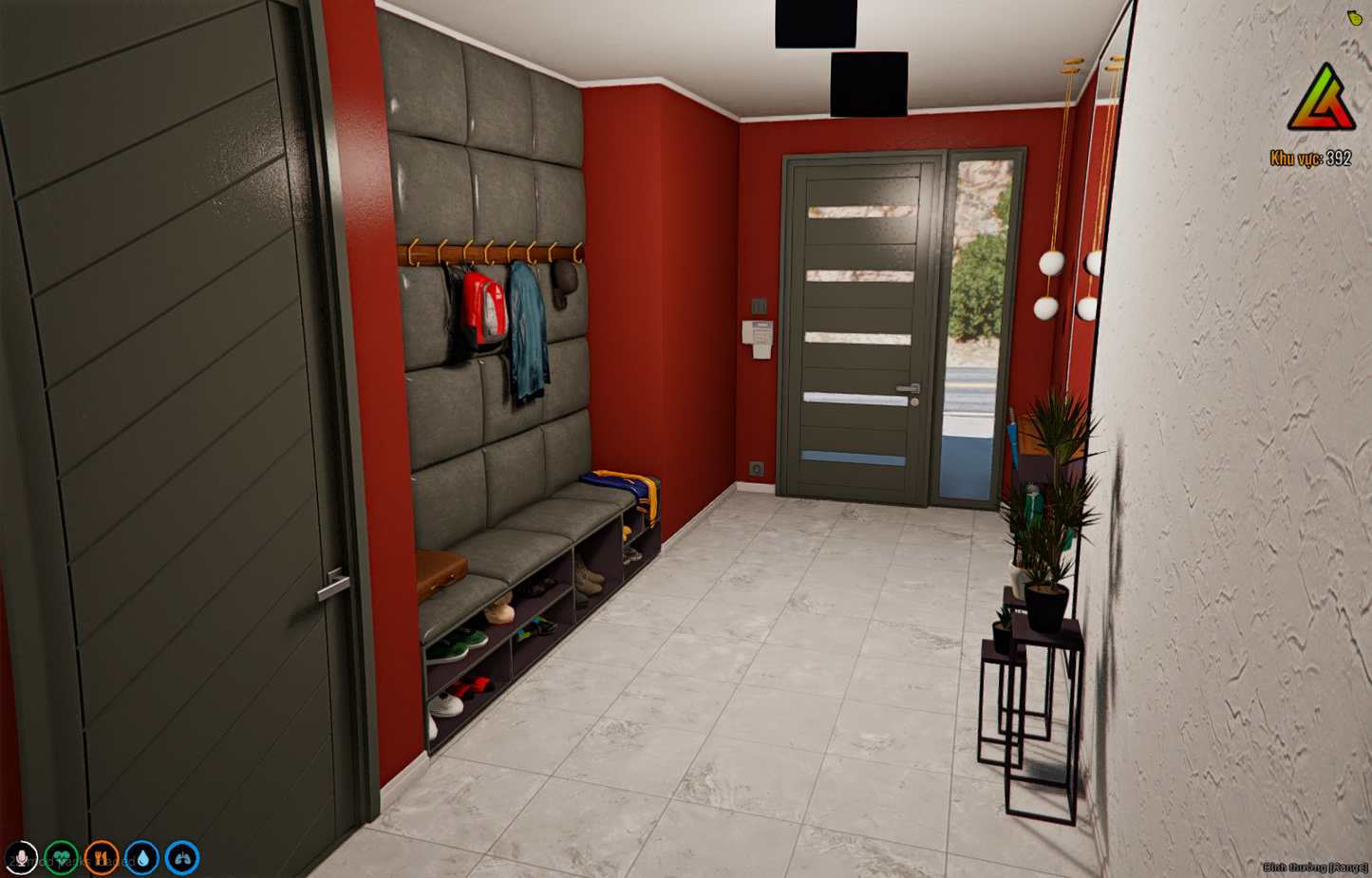The height and width of the screenshot is (878, 1372).
Task: Open the orange hunger fork-and-knife indicator
Action: 101,857
